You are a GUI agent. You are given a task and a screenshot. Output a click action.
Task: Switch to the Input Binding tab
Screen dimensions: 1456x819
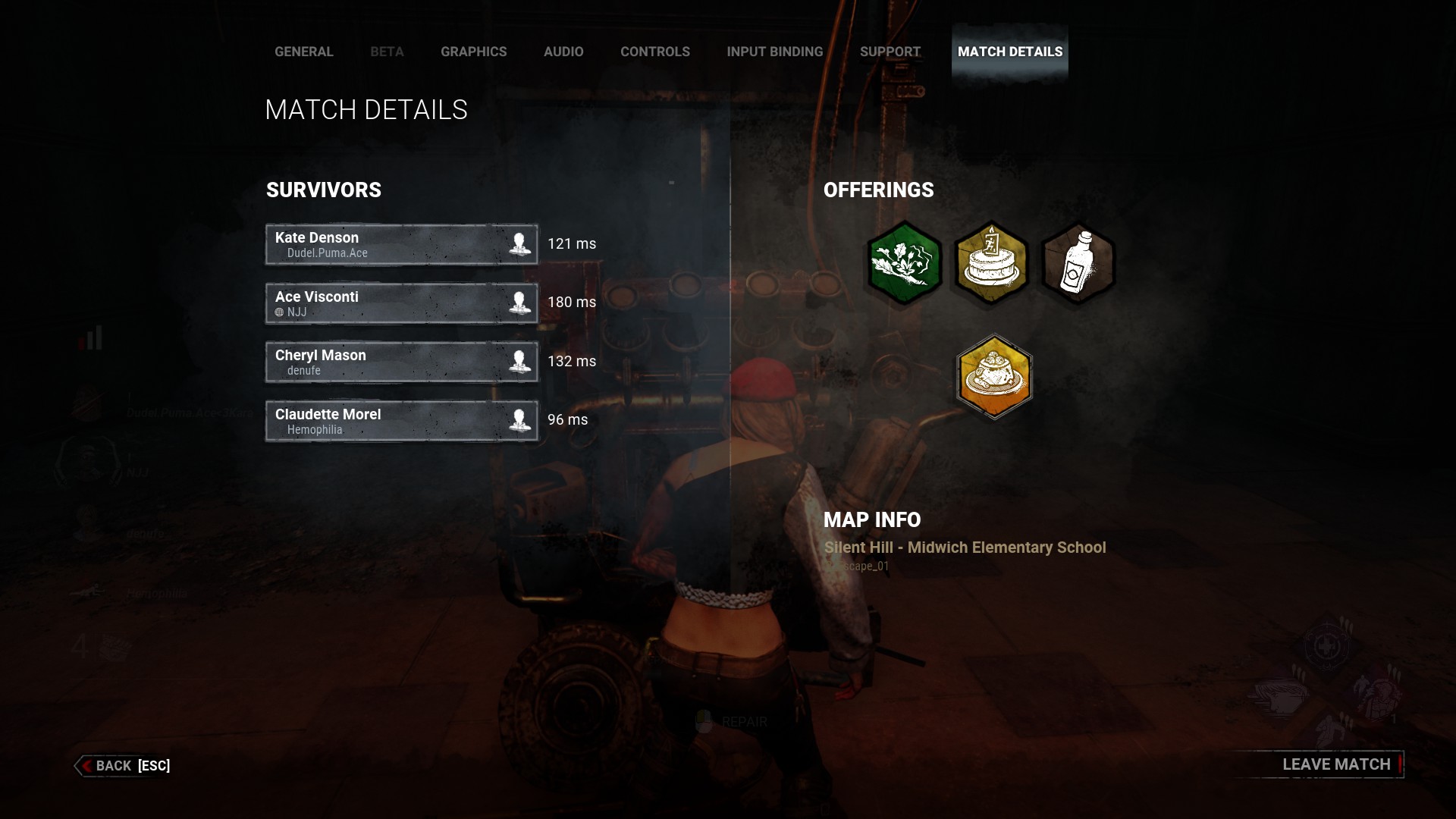pyautogui.click(x=774, y=52)
